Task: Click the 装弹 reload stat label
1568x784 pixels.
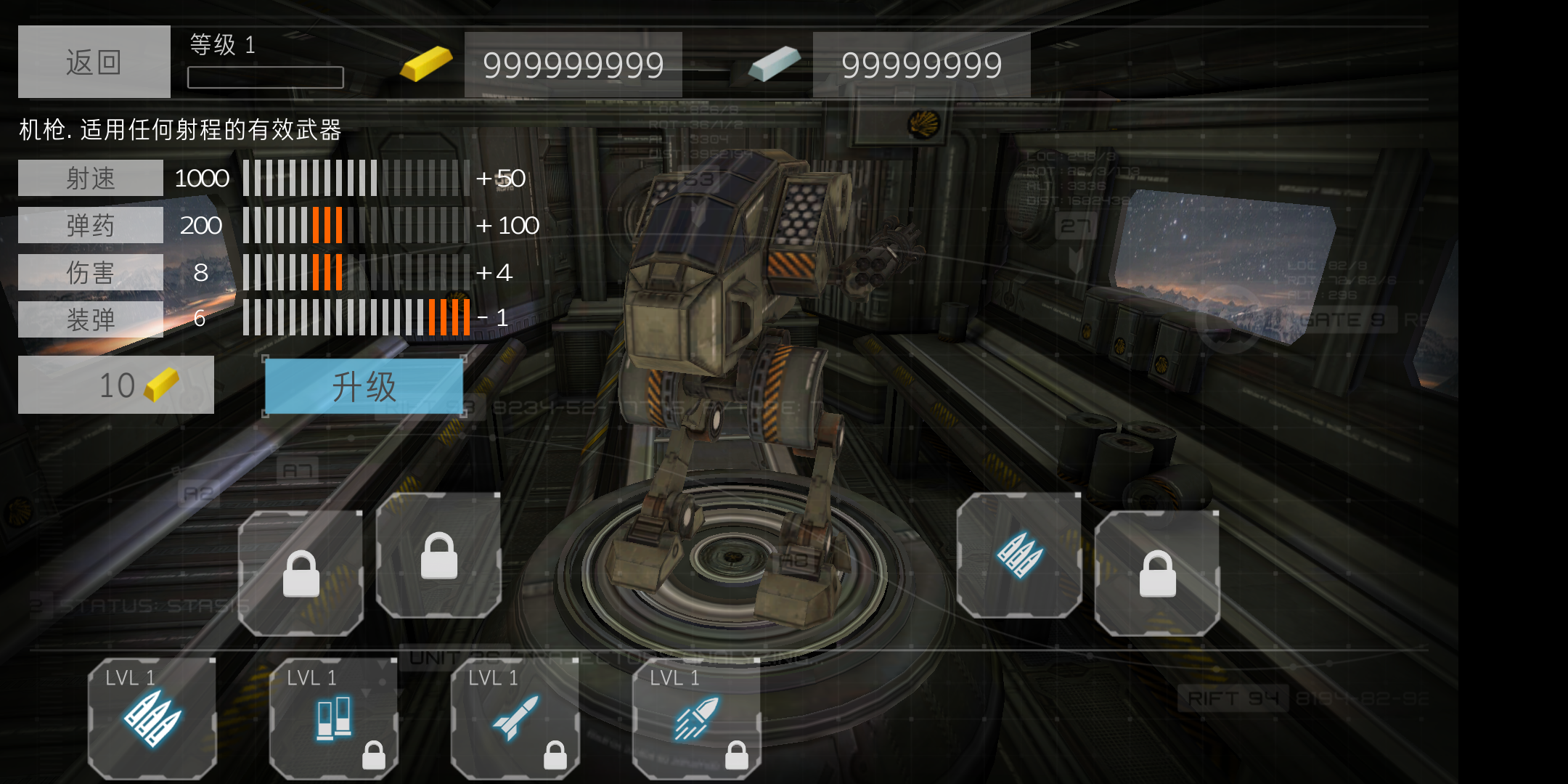Action: coord(91,319)
